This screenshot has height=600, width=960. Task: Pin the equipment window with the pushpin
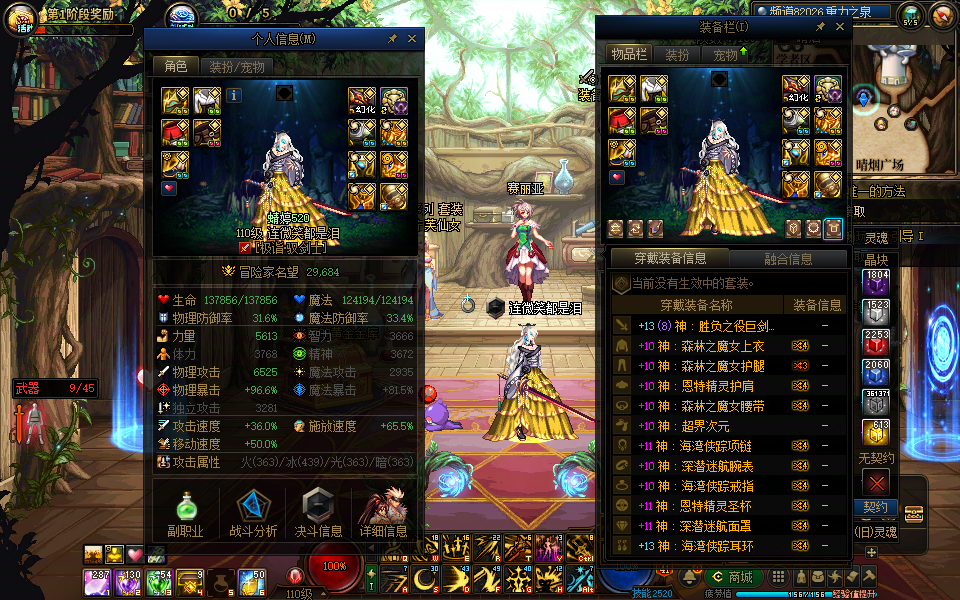[x=821, y=27]
